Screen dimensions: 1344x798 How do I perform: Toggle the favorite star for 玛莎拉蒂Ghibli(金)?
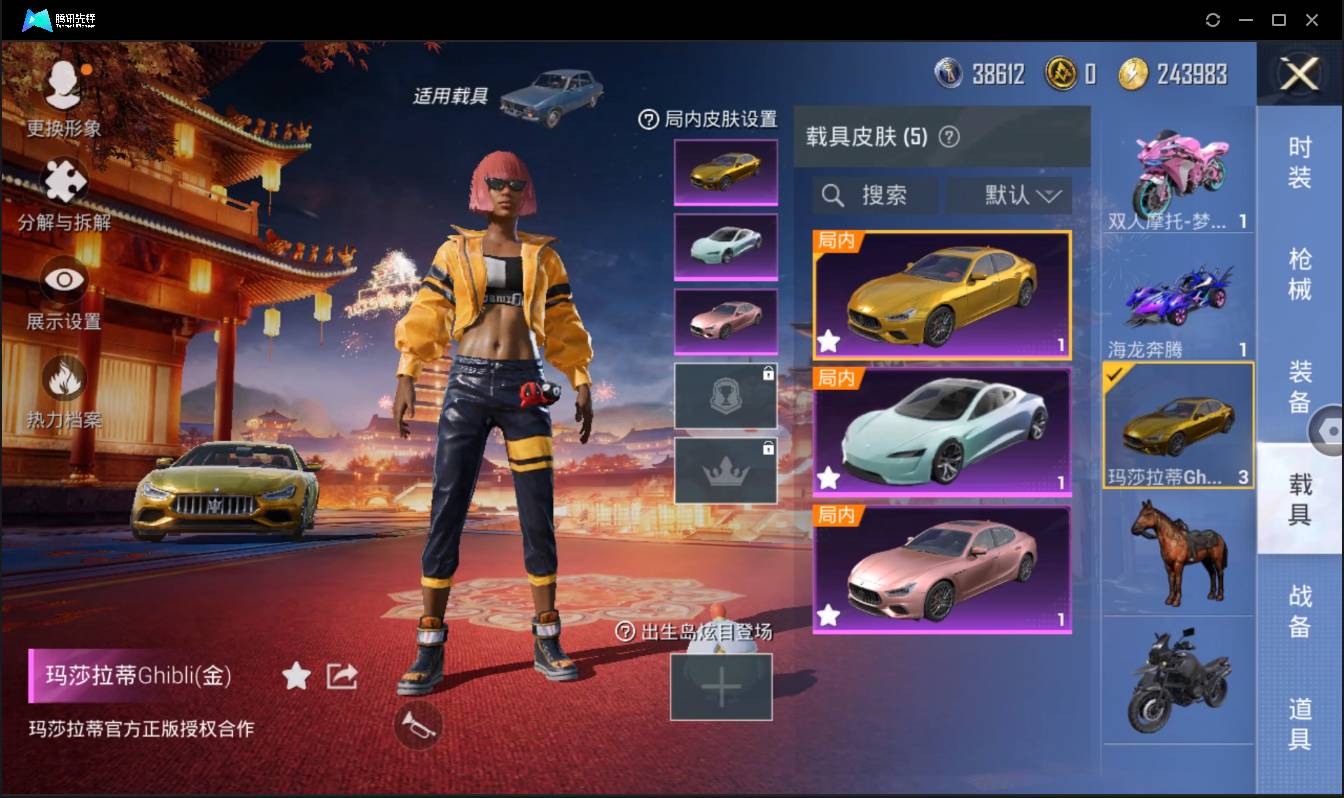pyautogui.click(x=296, y=676)
